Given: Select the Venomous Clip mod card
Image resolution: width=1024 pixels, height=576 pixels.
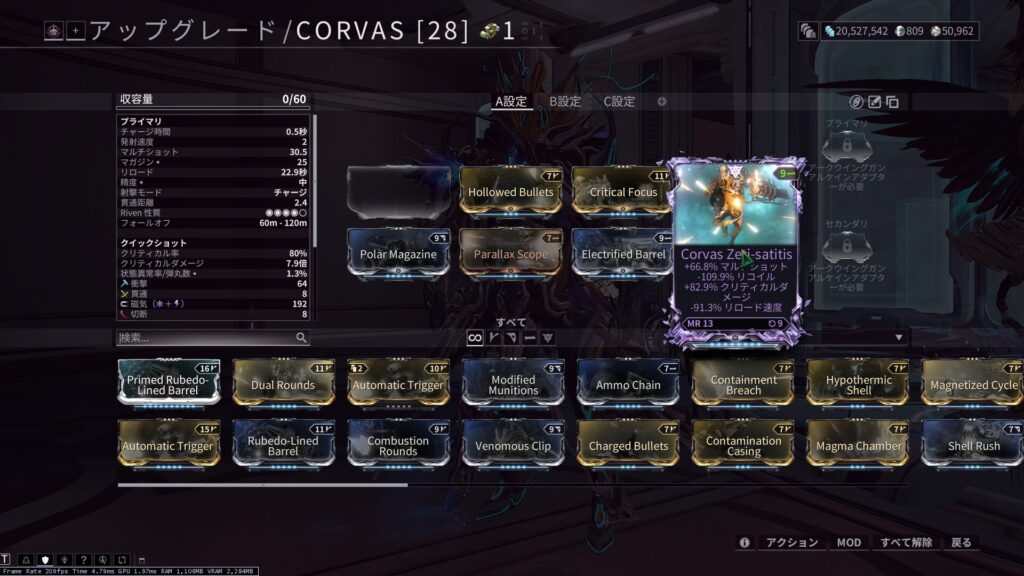Looking at the screenshot, I should 513,446.
